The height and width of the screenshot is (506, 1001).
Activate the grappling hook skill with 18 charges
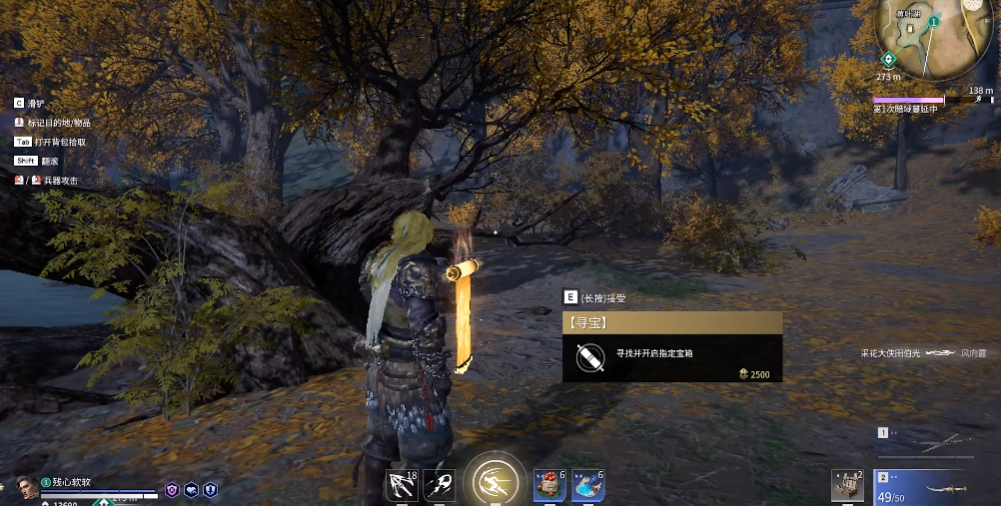click(402, 485)
